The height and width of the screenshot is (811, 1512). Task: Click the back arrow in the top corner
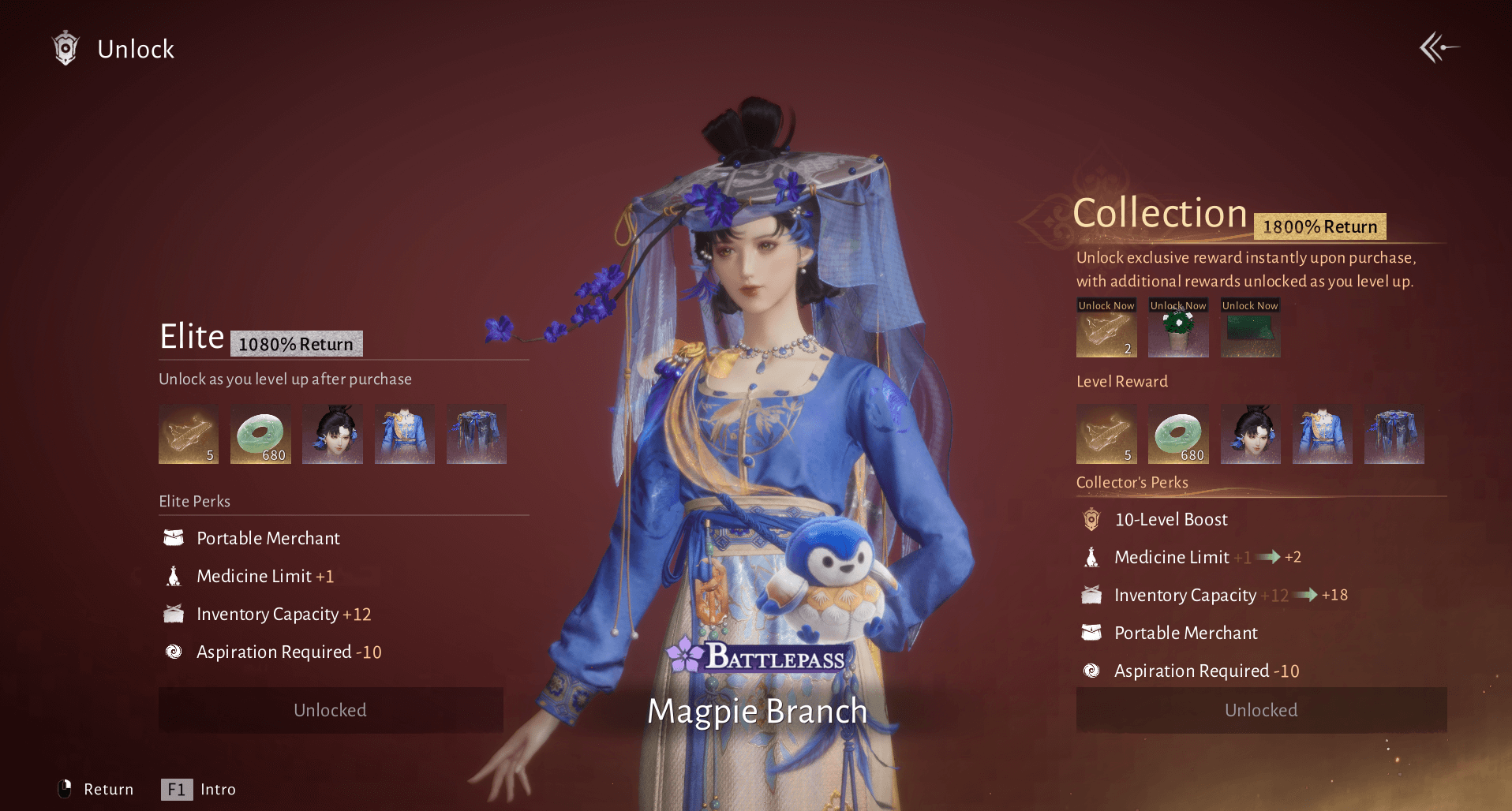coord(1439,48)
